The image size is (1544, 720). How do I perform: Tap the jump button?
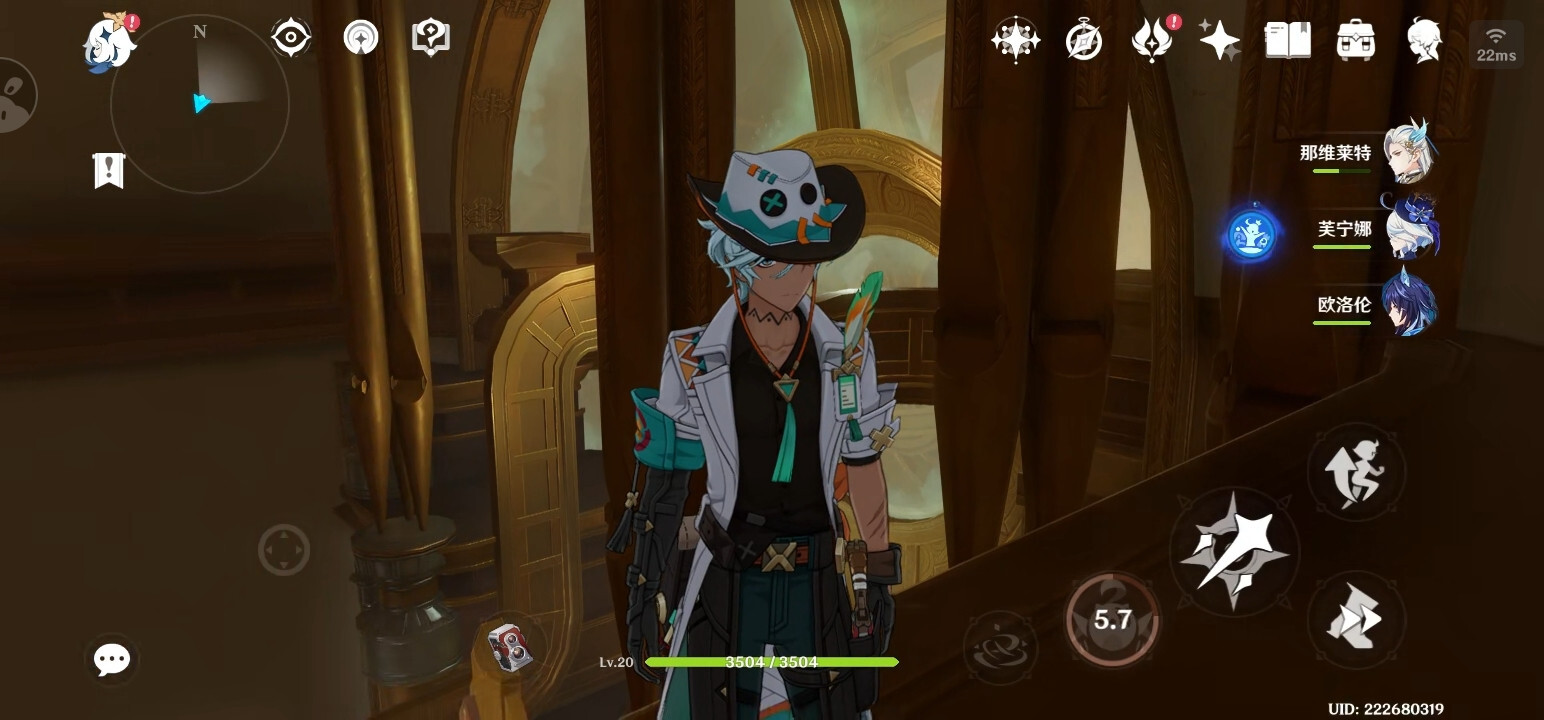pyautogui.click(x=1355, y=472)
